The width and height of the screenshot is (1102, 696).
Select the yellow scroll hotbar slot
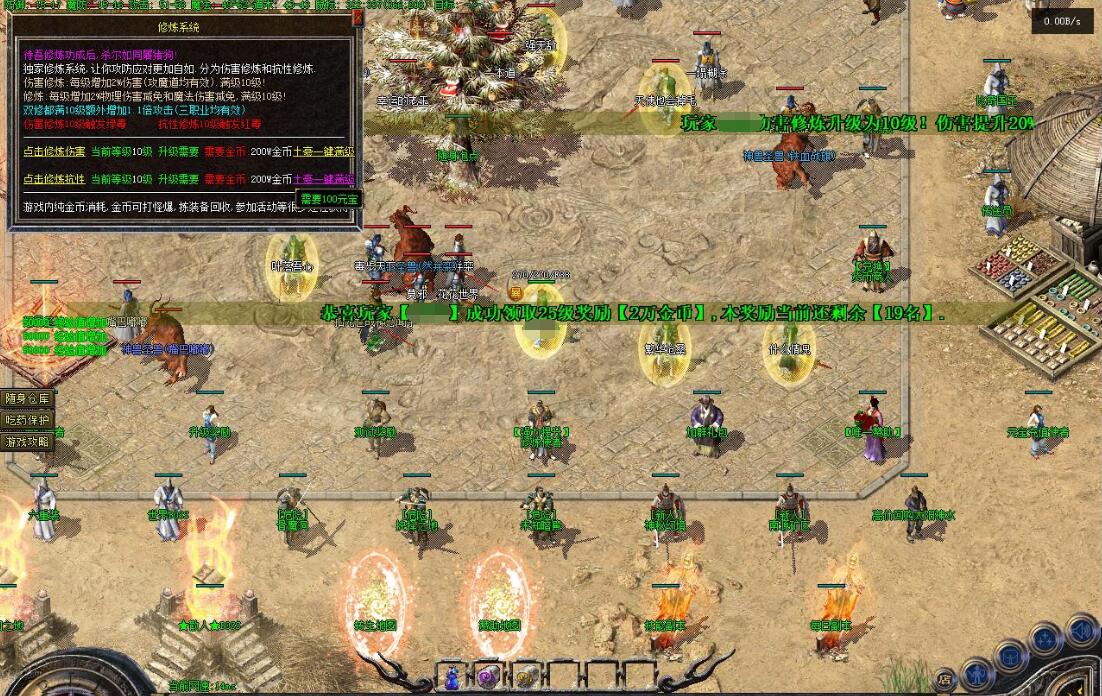(526, 676)
